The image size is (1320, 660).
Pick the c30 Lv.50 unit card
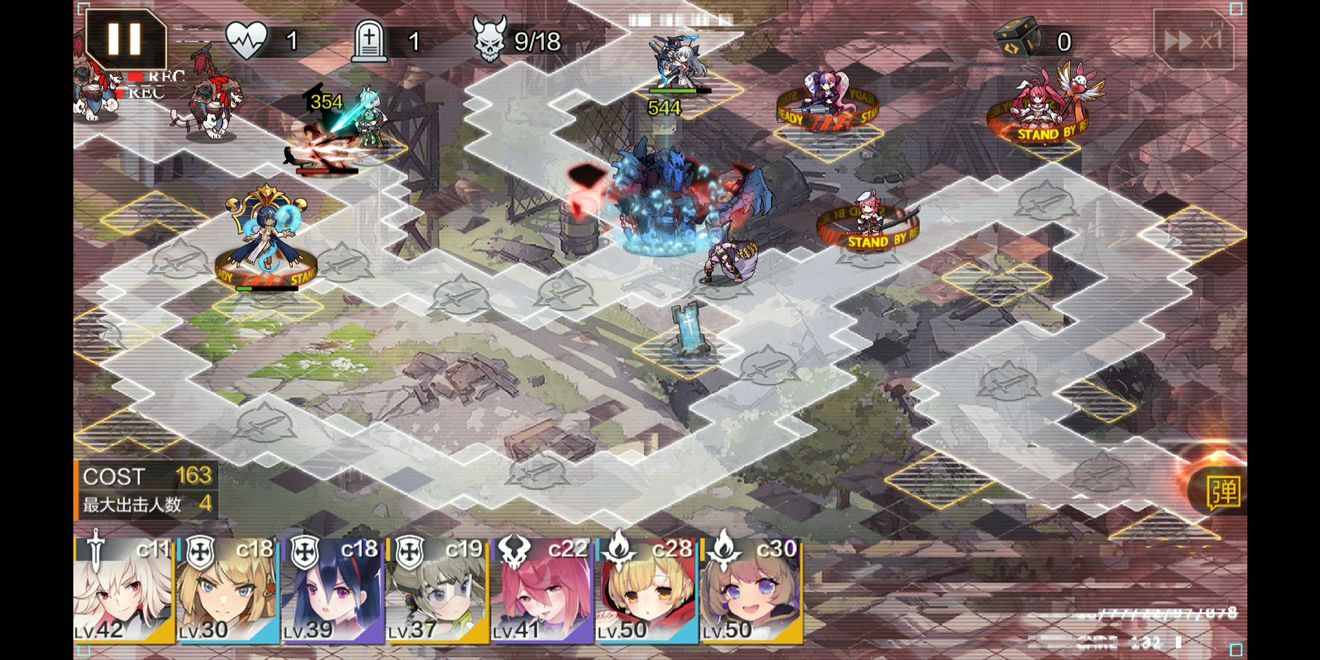coord(751,591)
